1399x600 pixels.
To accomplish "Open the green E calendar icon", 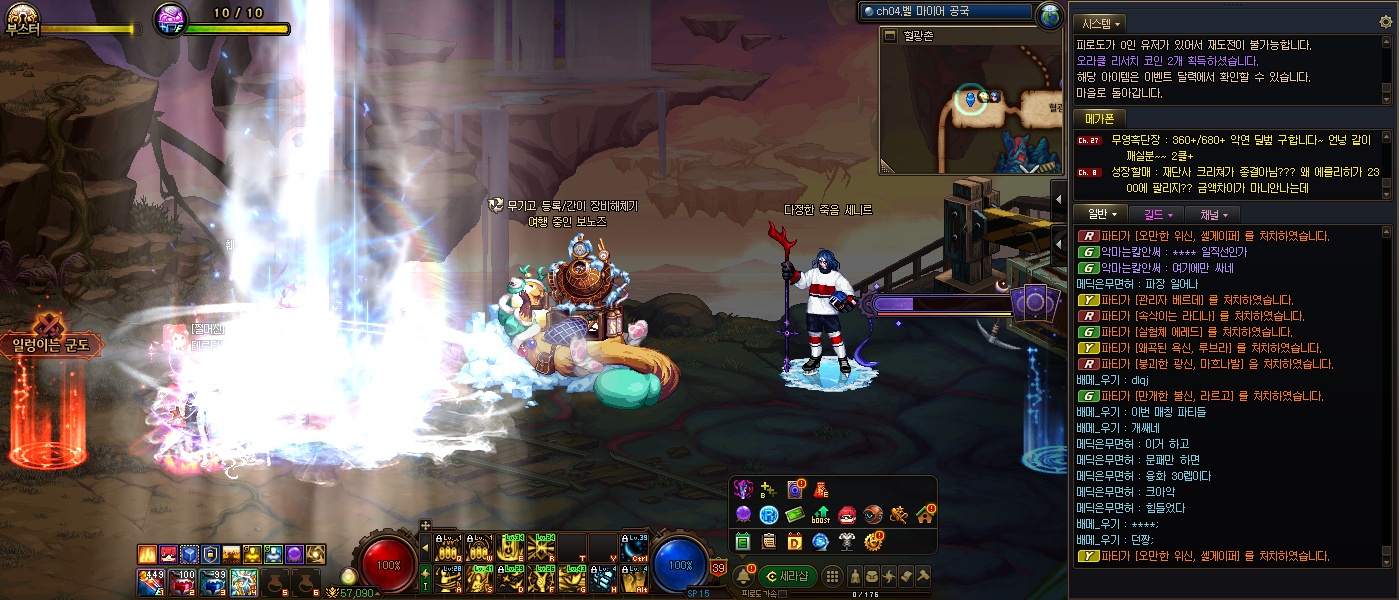I will 743,542.
